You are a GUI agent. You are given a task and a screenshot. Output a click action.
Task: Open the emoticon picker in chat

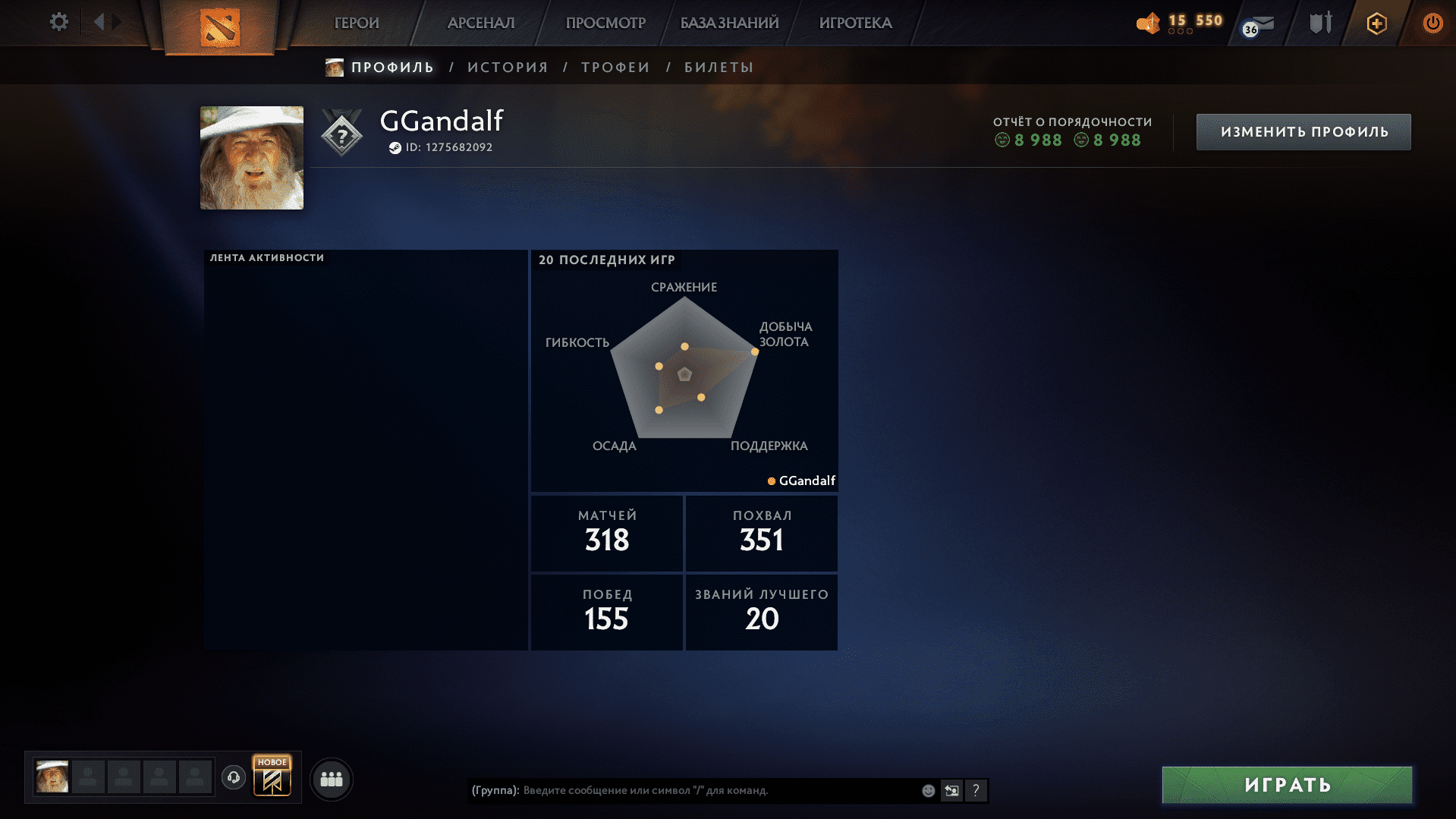927,790
